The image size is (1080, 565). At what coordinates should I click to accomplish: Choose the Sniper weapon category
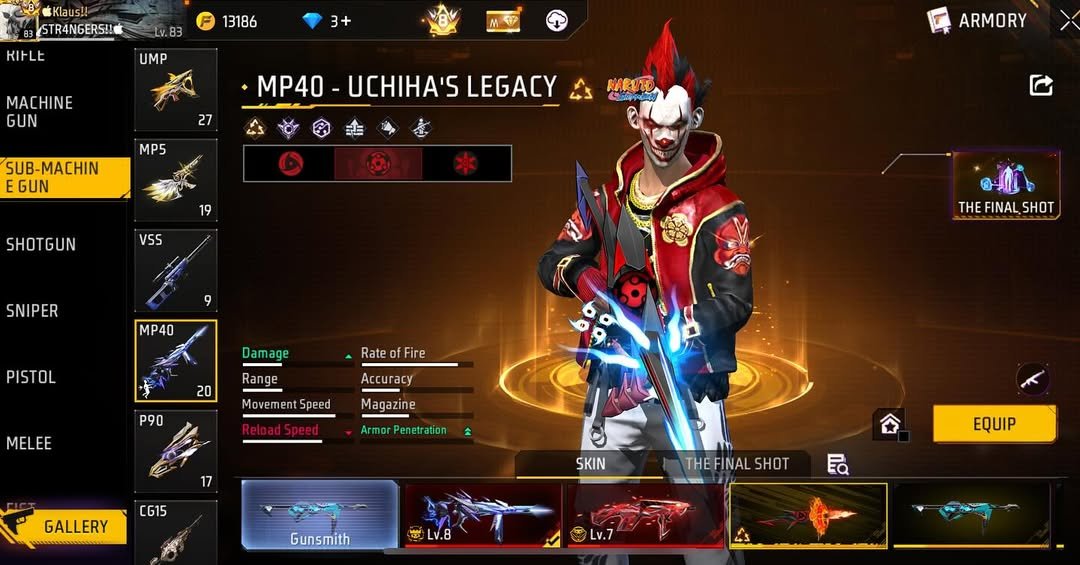[32, 311]
